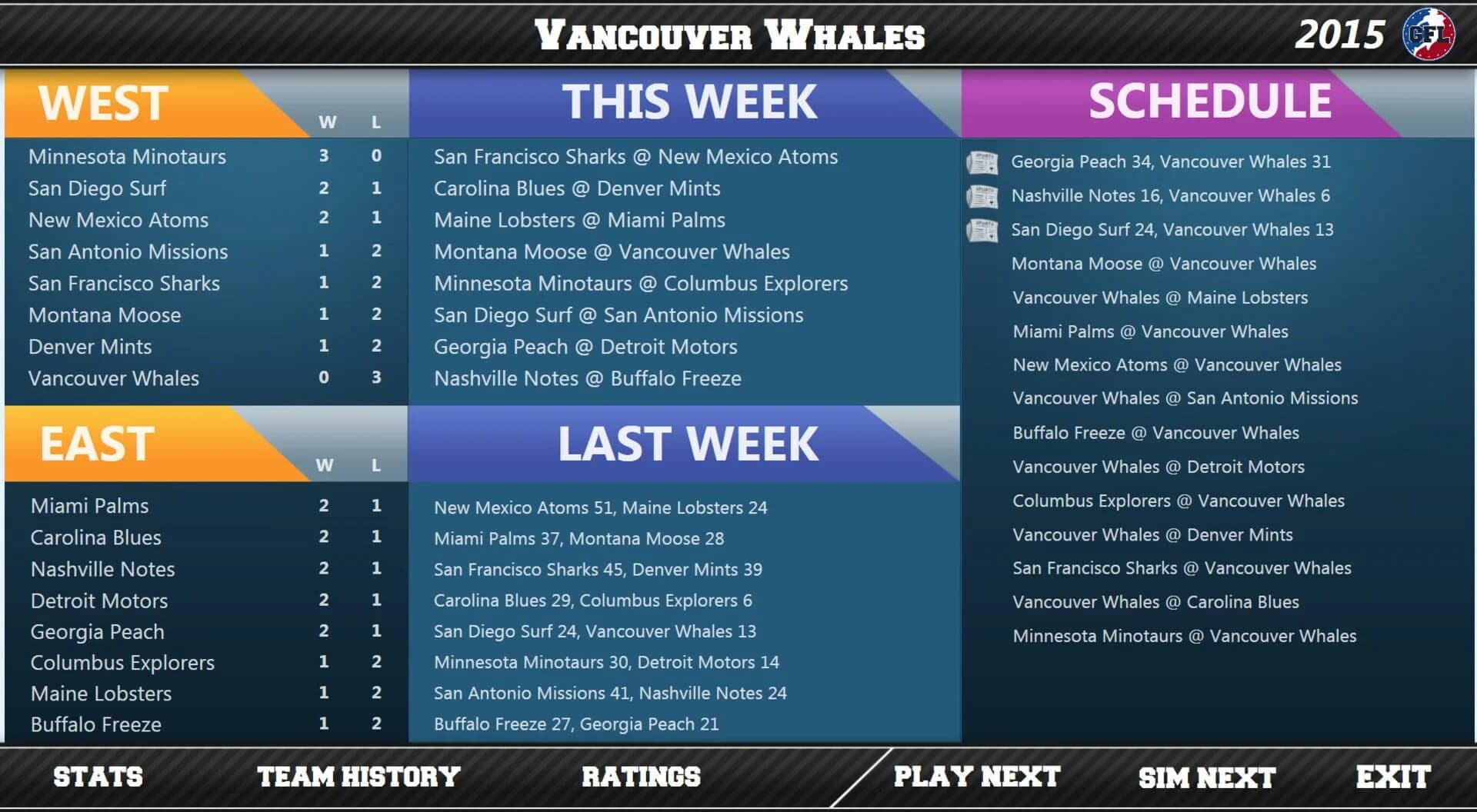Select Buffalo Freeze 27, Georgia Peach 21 result
The image size is (1477, 812).
(x=575, y=724)
